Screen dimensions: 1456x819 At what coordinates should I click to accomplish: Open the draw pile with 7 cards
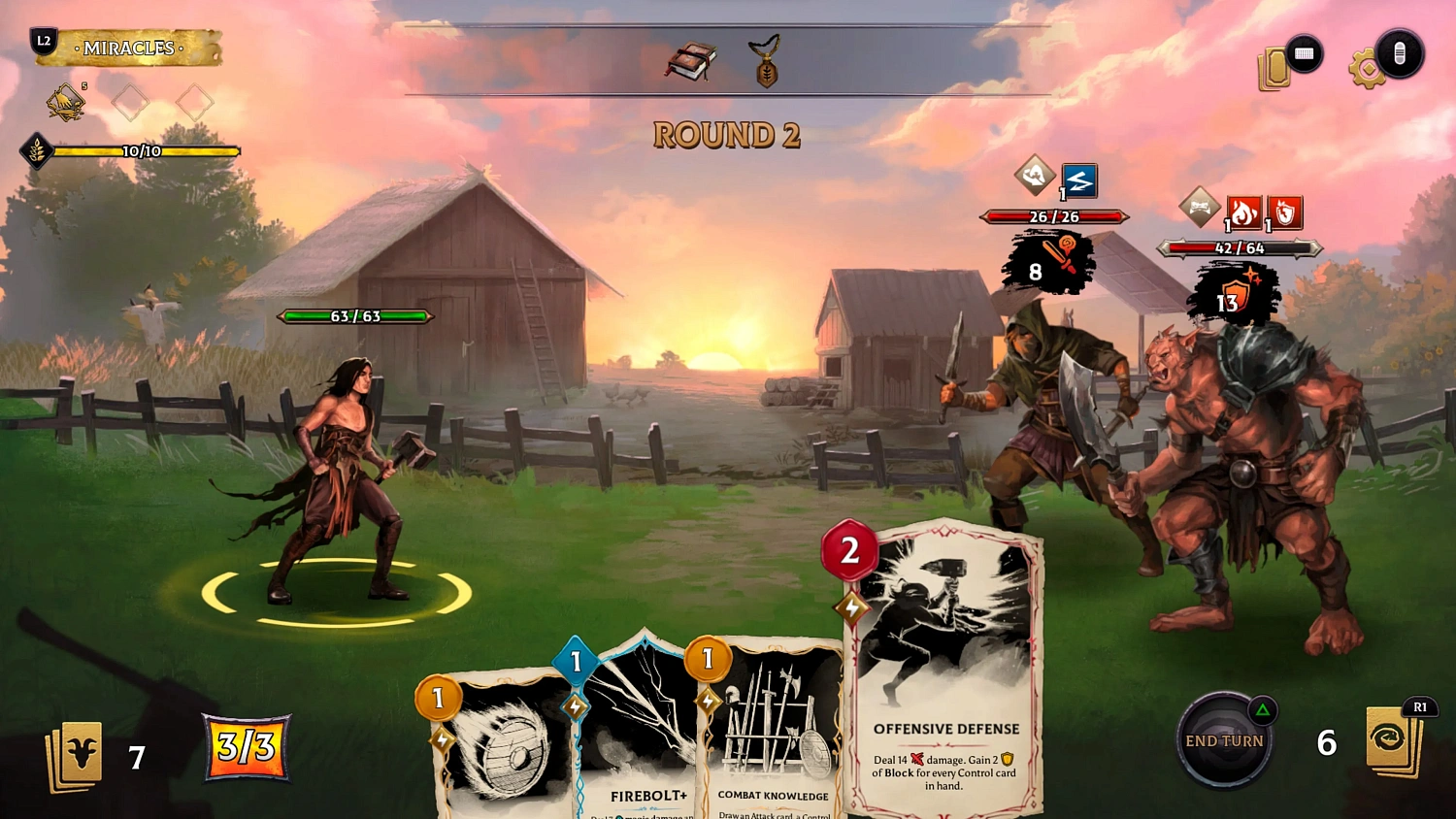tap(75, 754)
